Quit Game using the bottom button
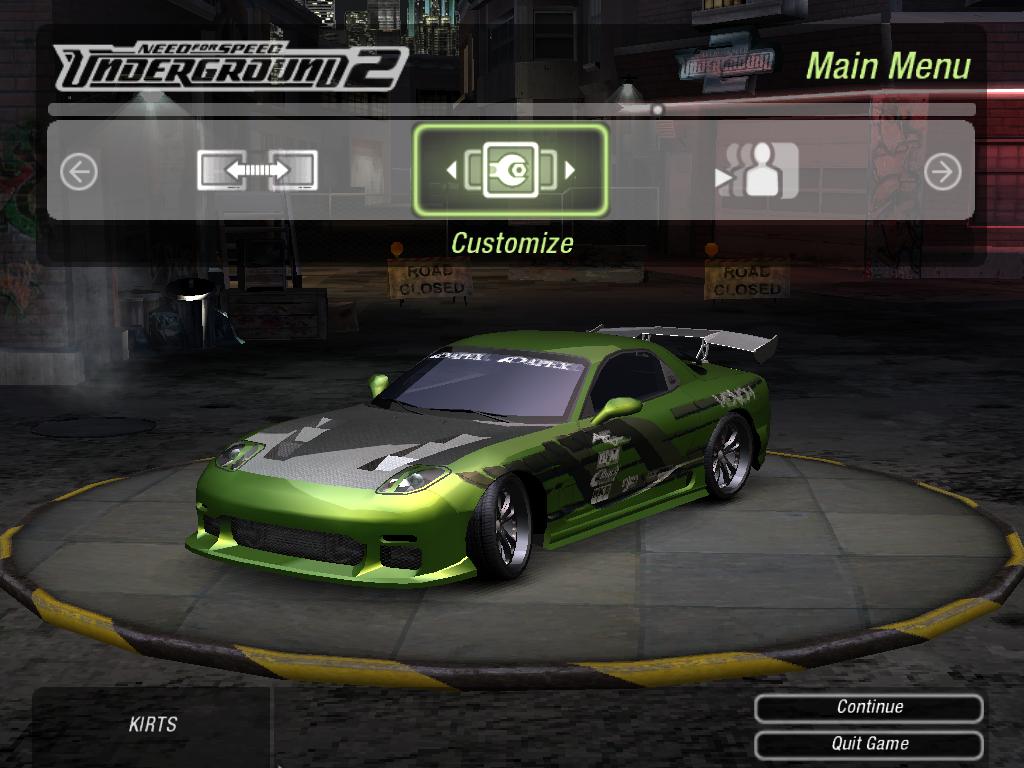Image resolution: width=1024 pixels, height=768 pixels. click(869, 744)
